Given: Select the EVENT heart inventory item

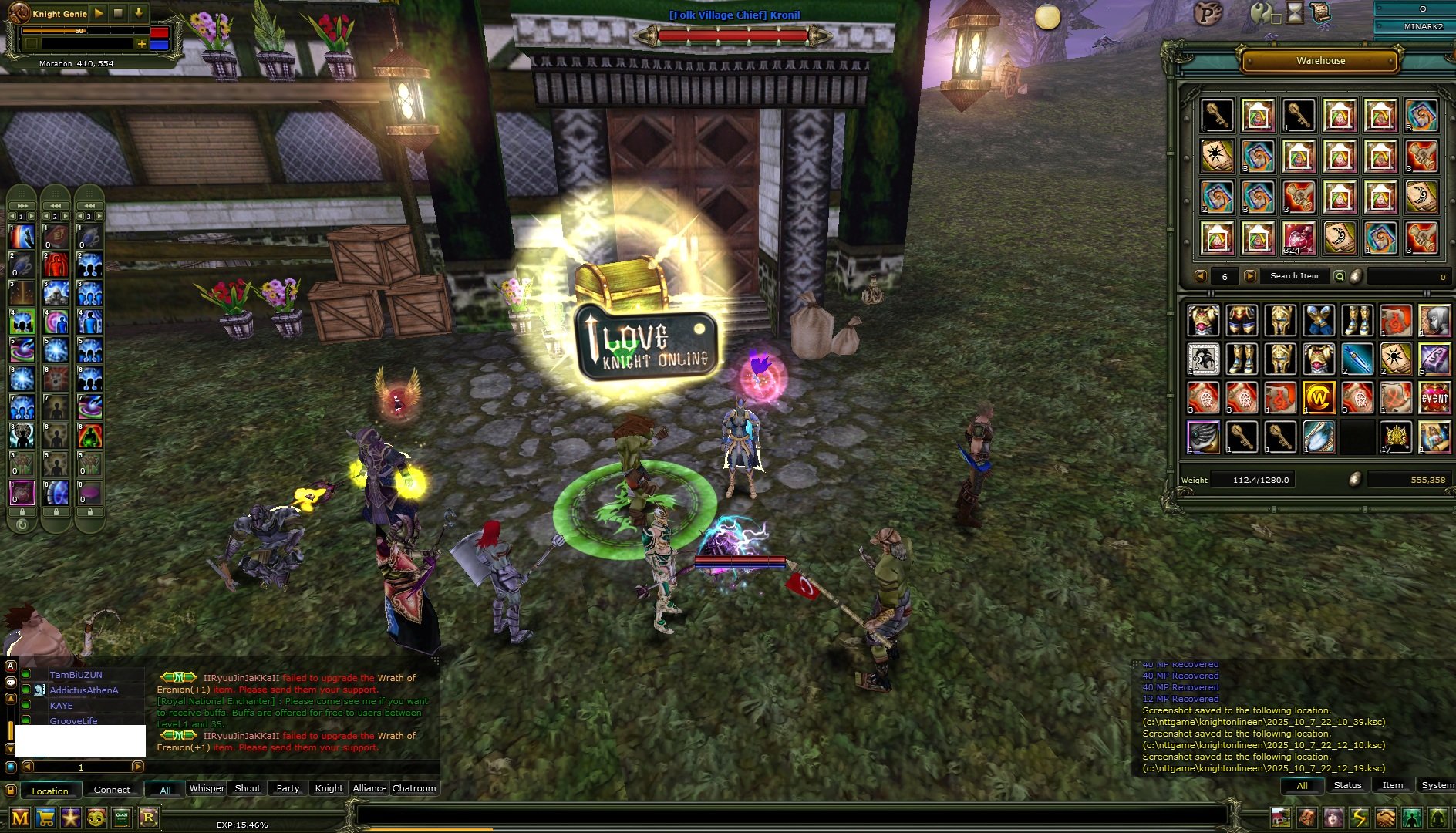Looking at the screenshot, I should pyautogui.click(x=1434, y=399).
